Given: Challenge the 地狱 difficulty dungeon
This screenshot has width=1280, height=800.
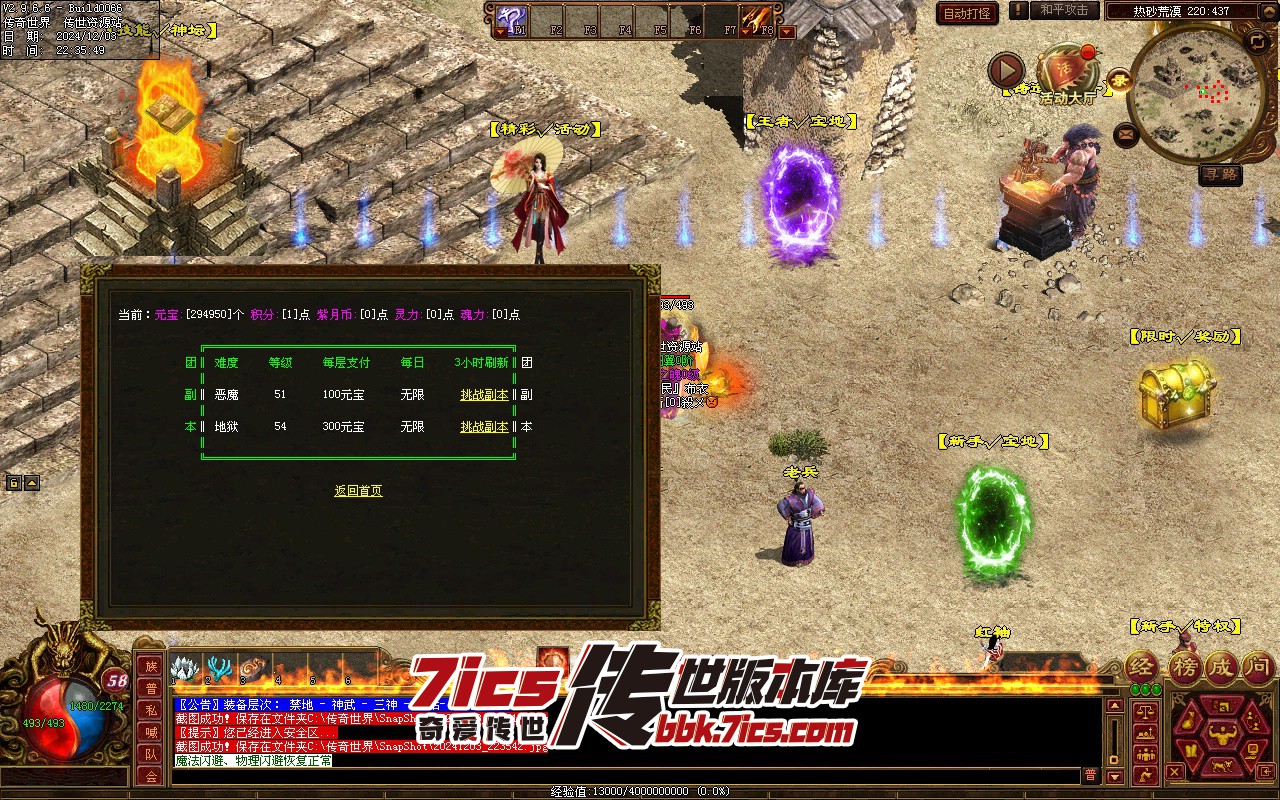Looking at the screenshot, I should (x=484, y=427).
